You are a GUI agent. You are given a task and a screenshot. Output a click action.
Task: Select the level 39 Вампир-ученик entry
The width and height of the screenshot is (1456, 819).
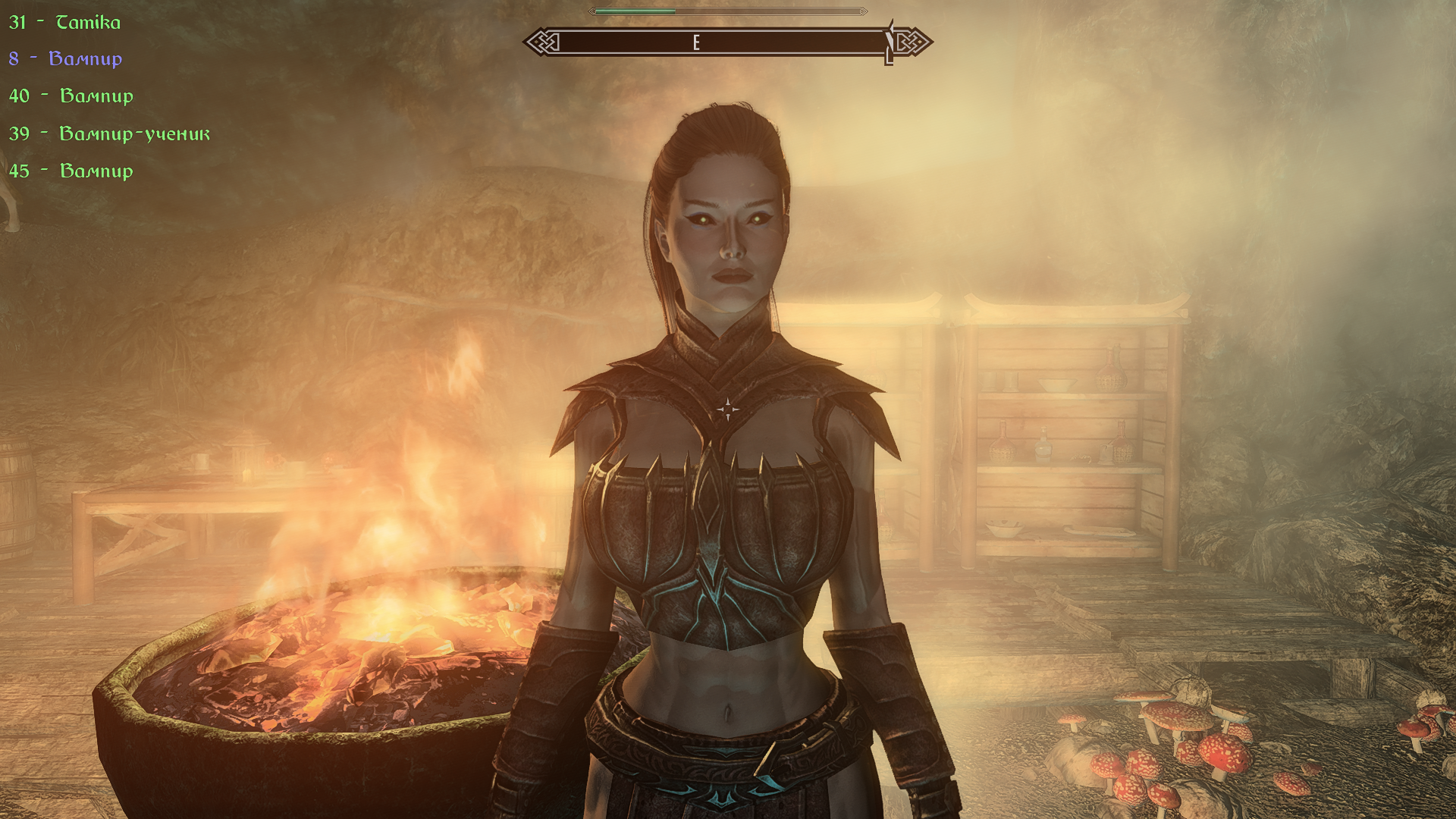[109, 134]
